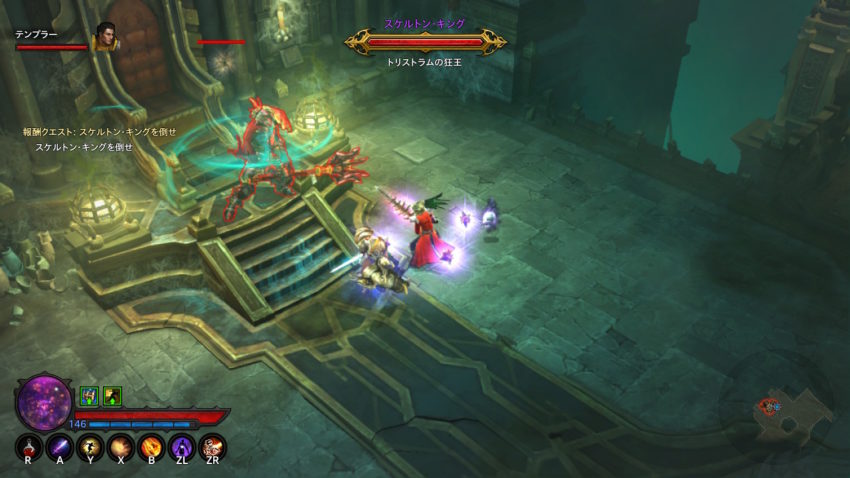Screen dimensions: 850x478
Task: Click the Templar follower portrait
Action: click(x=104, y=37)
